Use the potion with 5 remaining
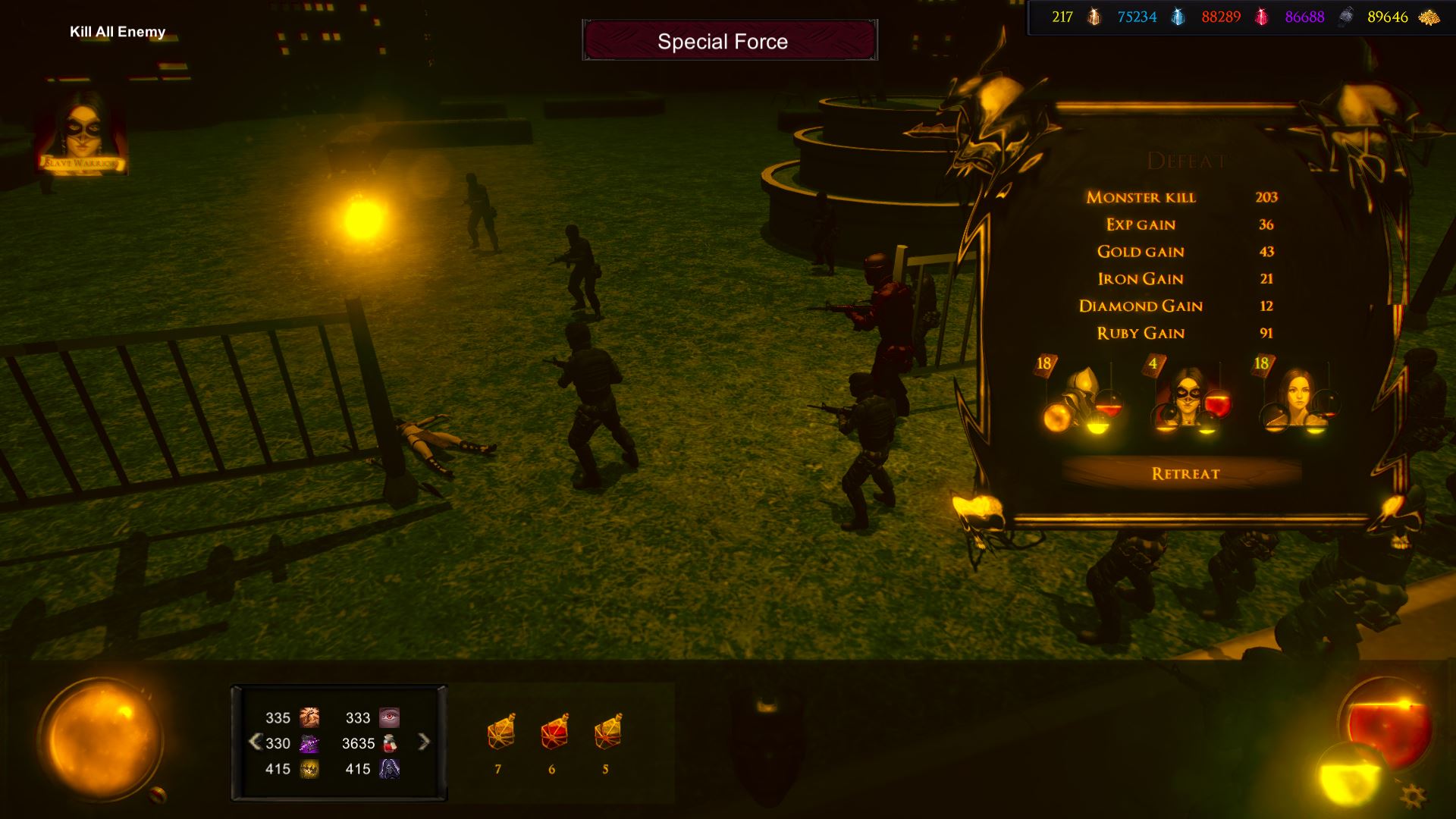Viewport: 1456px width, 819px height. point(607,733)
